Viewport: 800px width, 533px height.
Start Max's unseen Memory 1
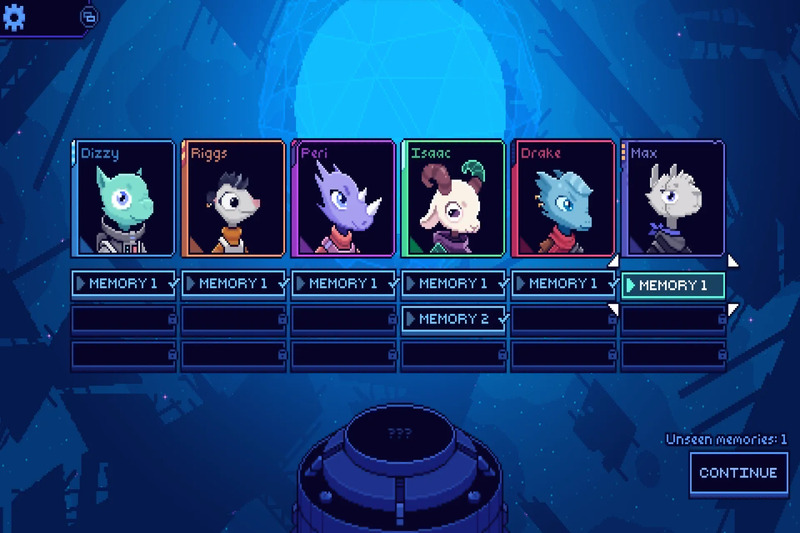click(x=673, y=285)
